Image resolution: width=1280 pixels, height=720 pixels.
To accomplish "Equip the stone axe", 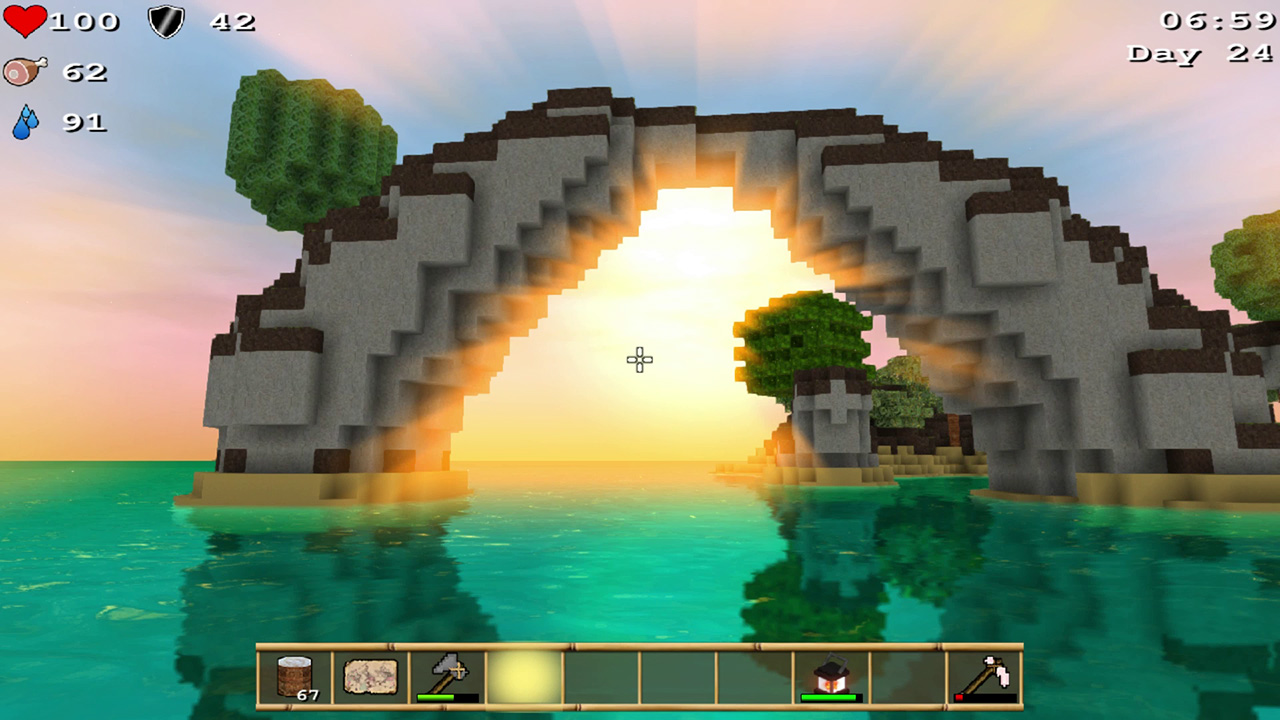I will 445,674.
